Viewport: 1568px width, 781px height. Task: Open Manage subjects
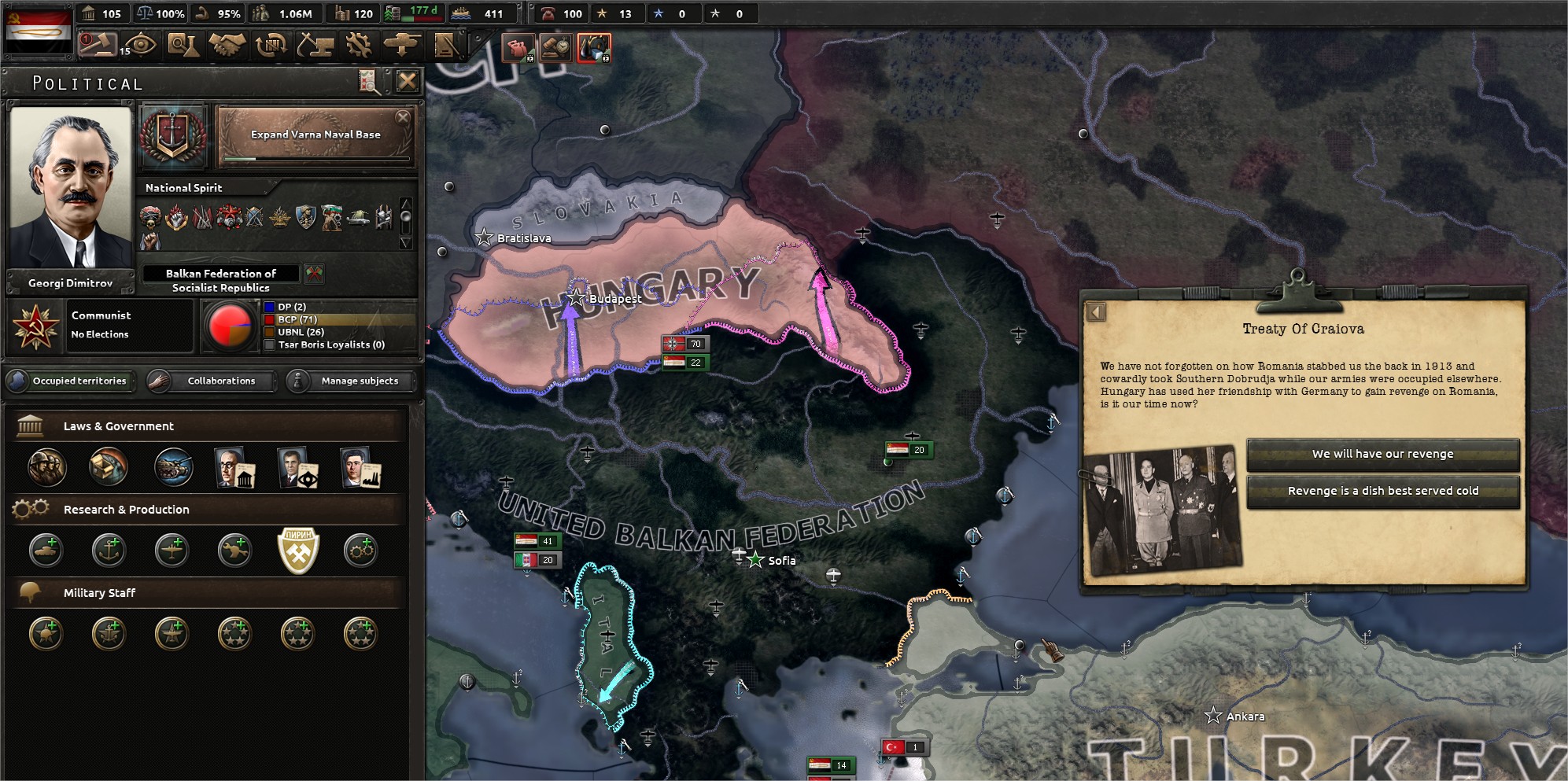click(x=351, y=381)
